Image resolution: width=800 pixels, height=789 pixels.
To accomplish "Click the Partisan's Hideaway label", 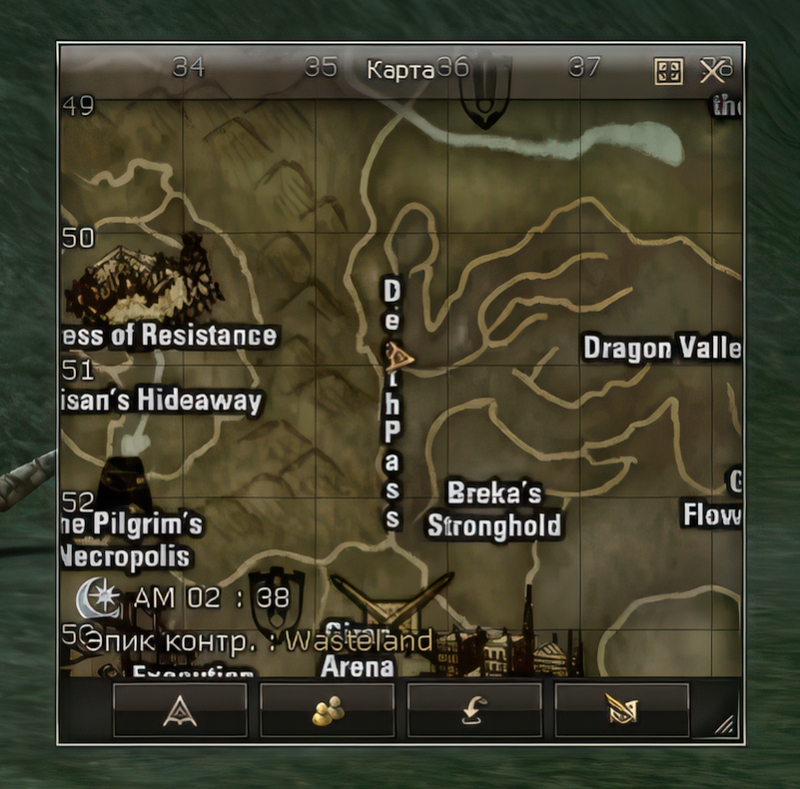I will [164, 401].
